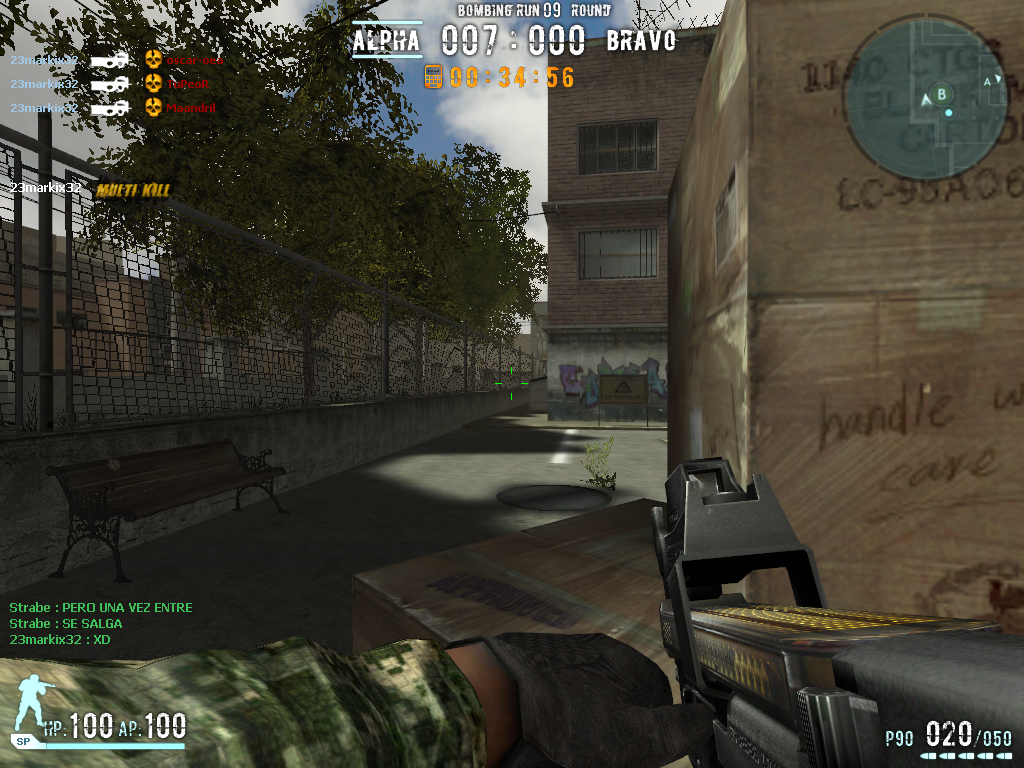Click the kill feed entry for Maandril
1024x768 pixels.
(191, 107)
